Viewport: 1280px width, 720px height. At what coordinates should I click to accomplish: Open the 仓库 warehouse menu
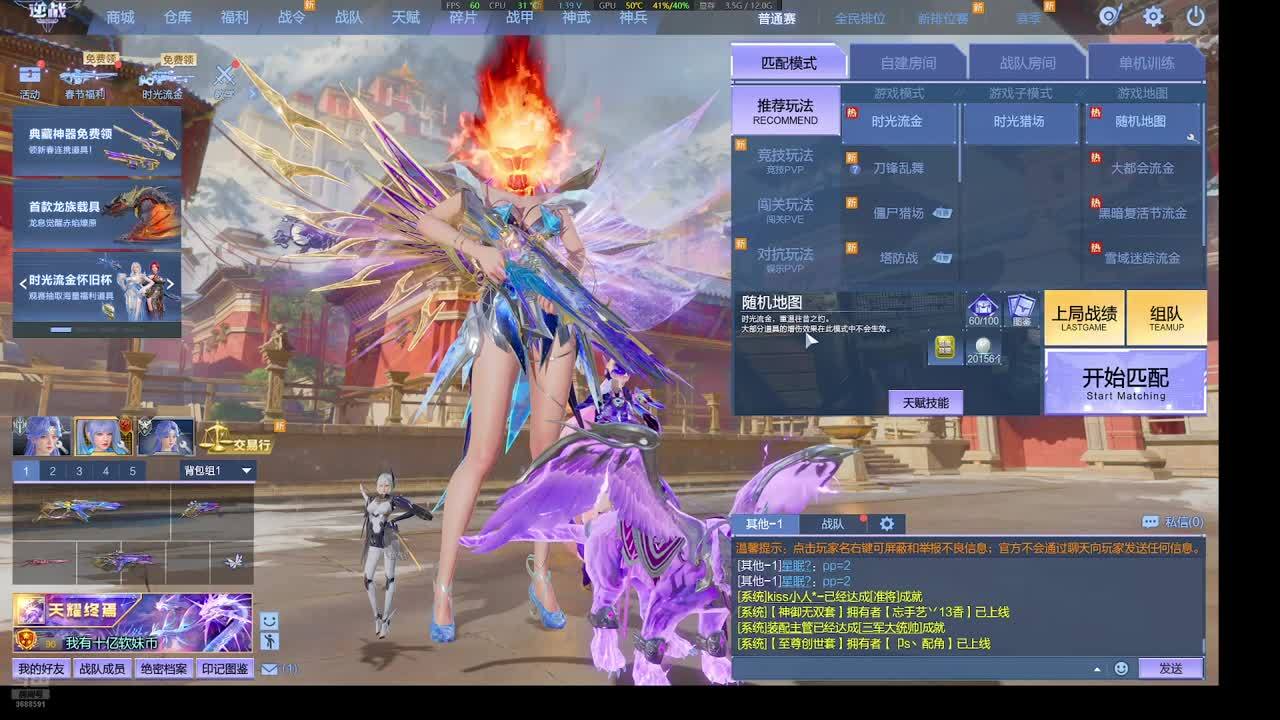point(177,17)
